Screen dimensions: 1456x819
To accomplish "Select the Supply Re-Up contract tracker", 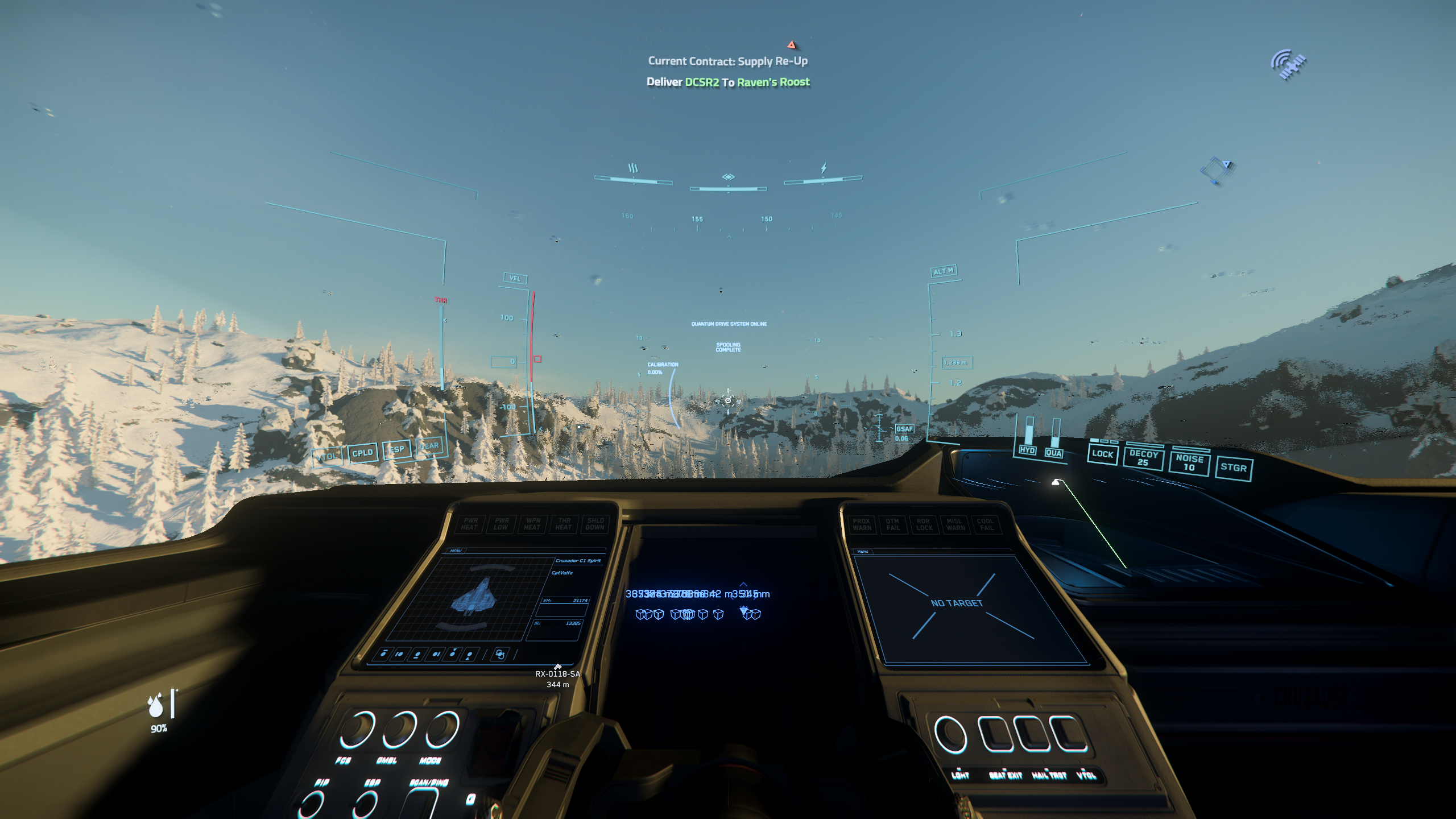I will 727,61.
